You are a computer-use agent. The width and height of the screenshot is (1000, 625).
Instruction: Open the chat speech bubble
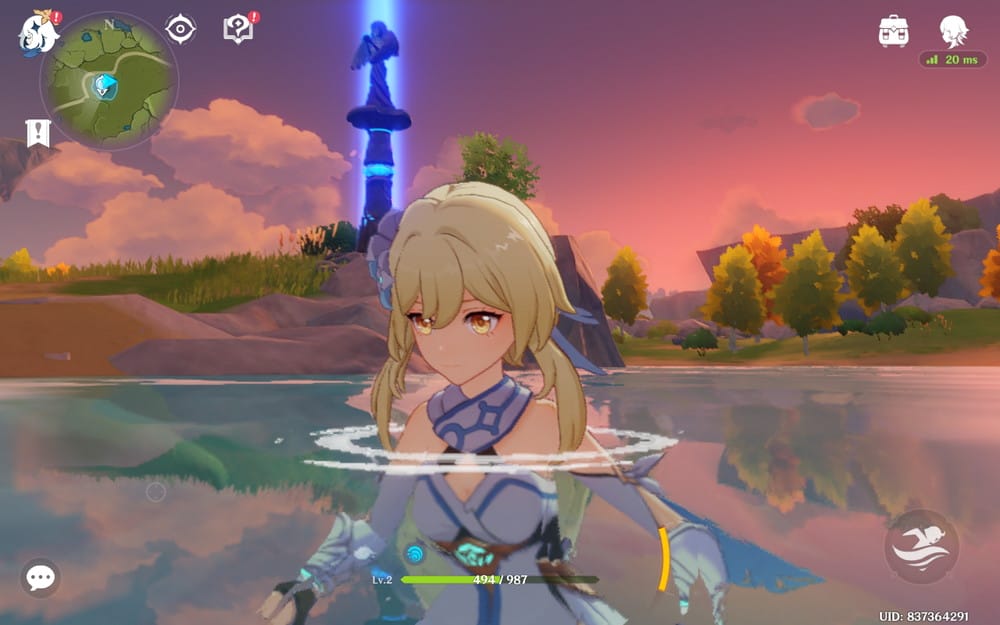[40, 577]
